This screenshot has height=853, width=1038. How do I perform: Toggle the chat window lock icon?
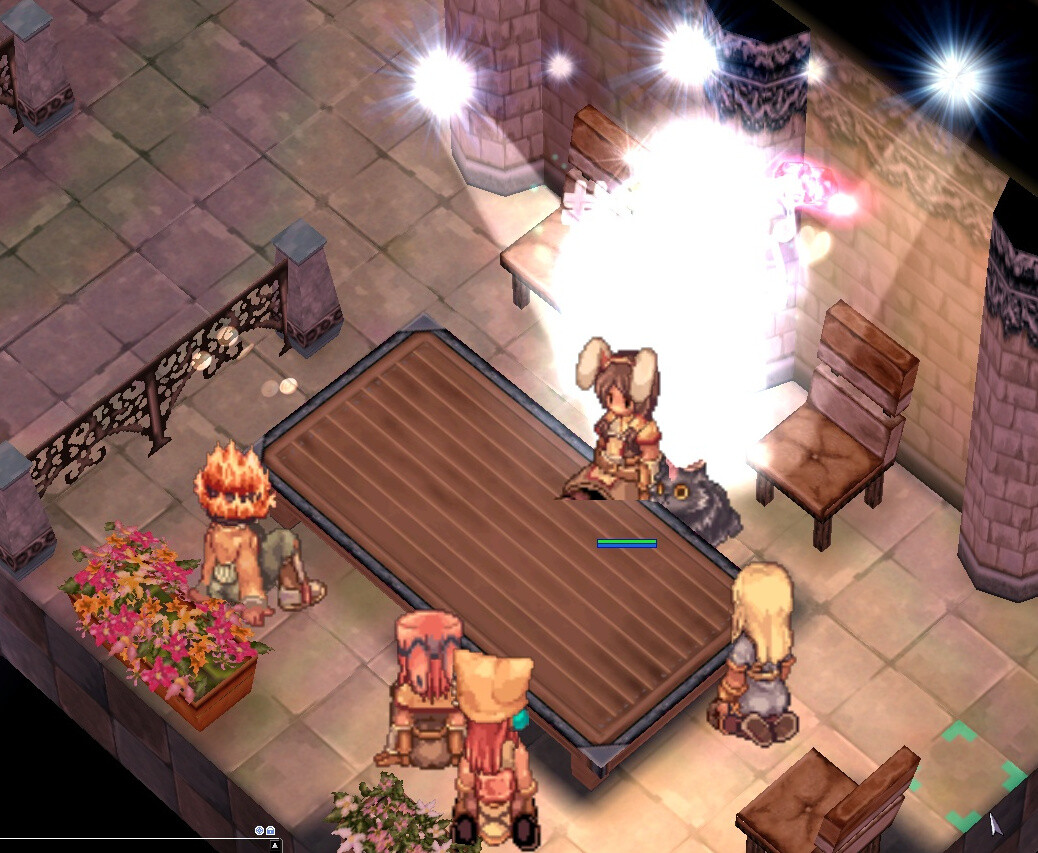pos(270,831)
